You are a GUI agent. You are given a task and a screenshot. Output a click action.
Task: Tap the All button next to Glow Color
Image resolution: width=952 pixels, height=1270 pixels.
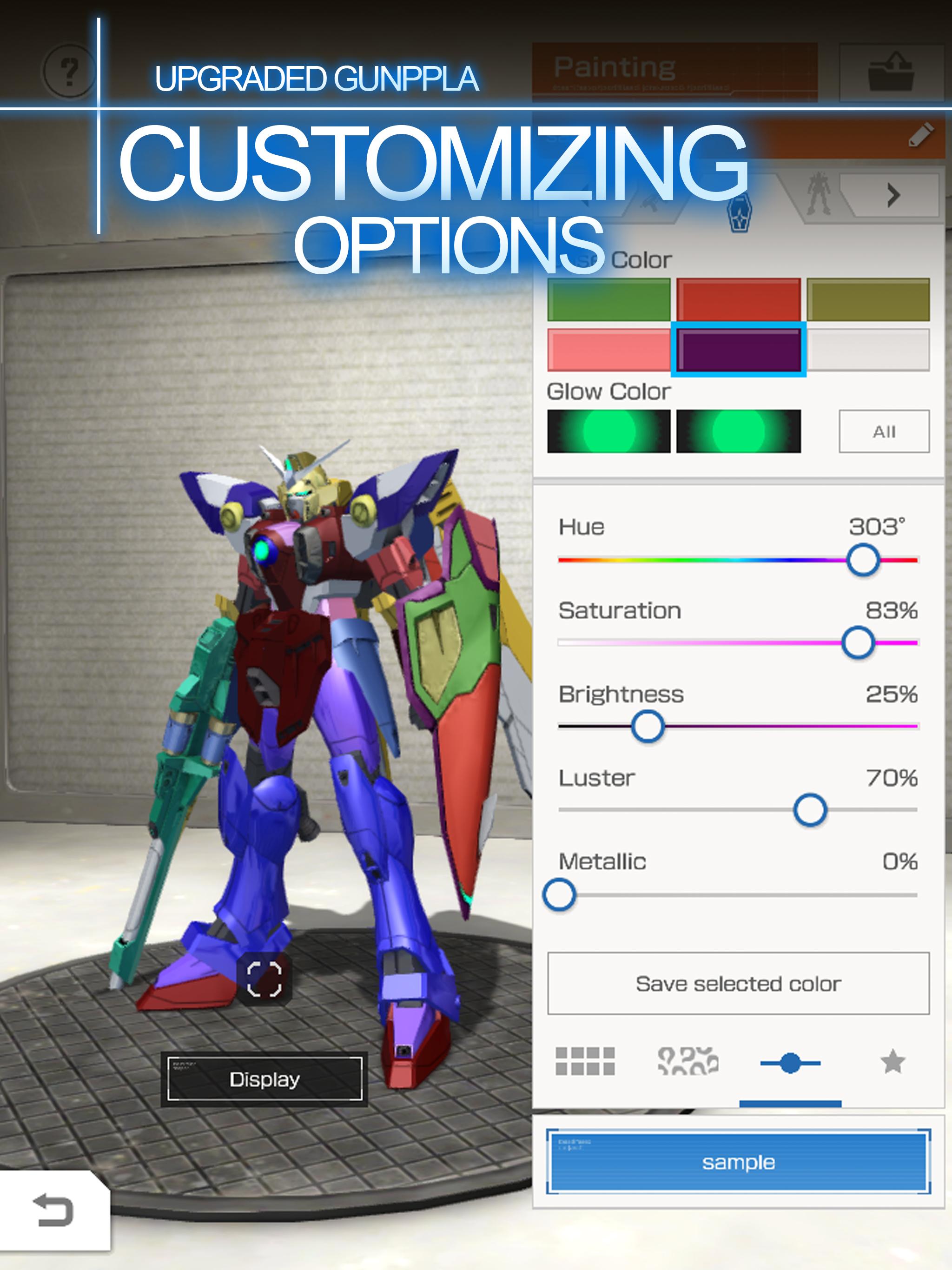pyautogui.click(x=885, y=432)
